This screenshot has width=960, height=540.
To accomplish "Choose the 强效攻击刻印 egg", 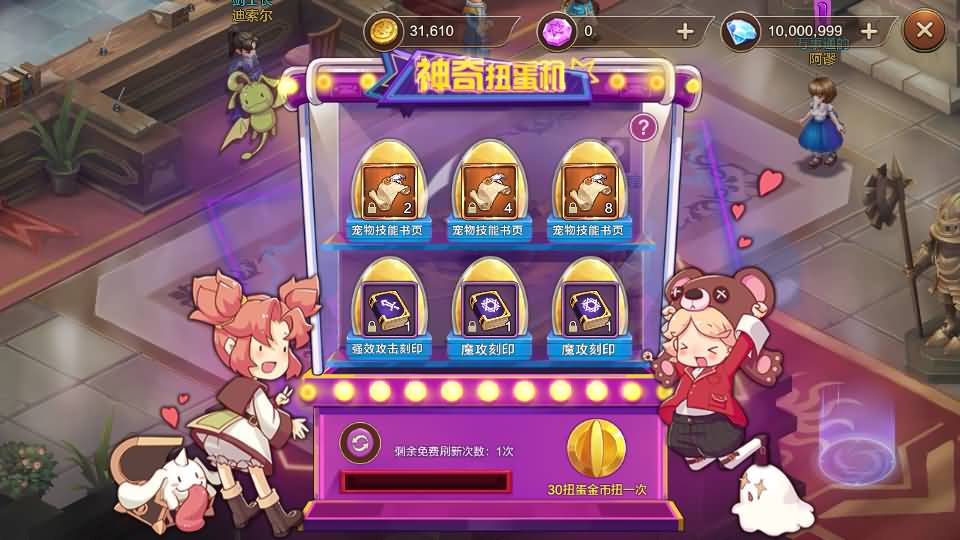I will click(389, 303).
